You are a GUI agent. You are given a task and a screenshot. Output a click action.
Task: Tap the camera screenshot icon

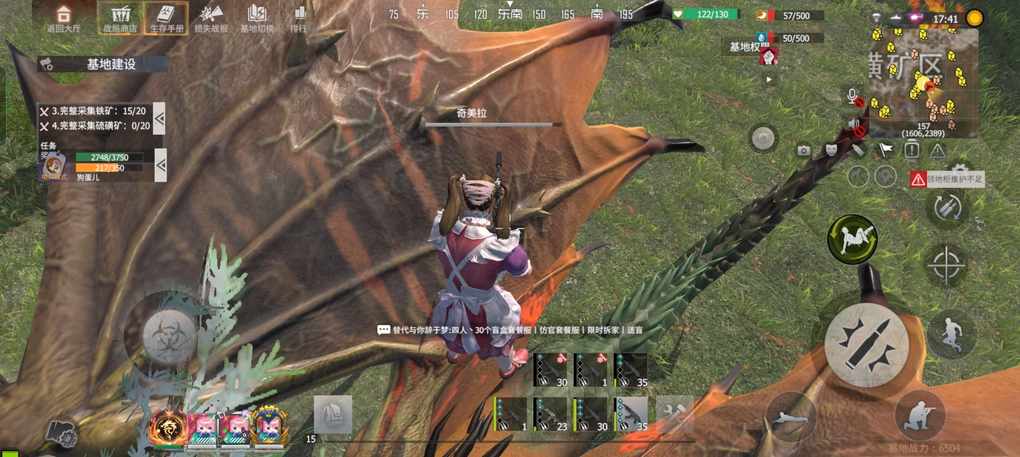click(x=803, y=150)
